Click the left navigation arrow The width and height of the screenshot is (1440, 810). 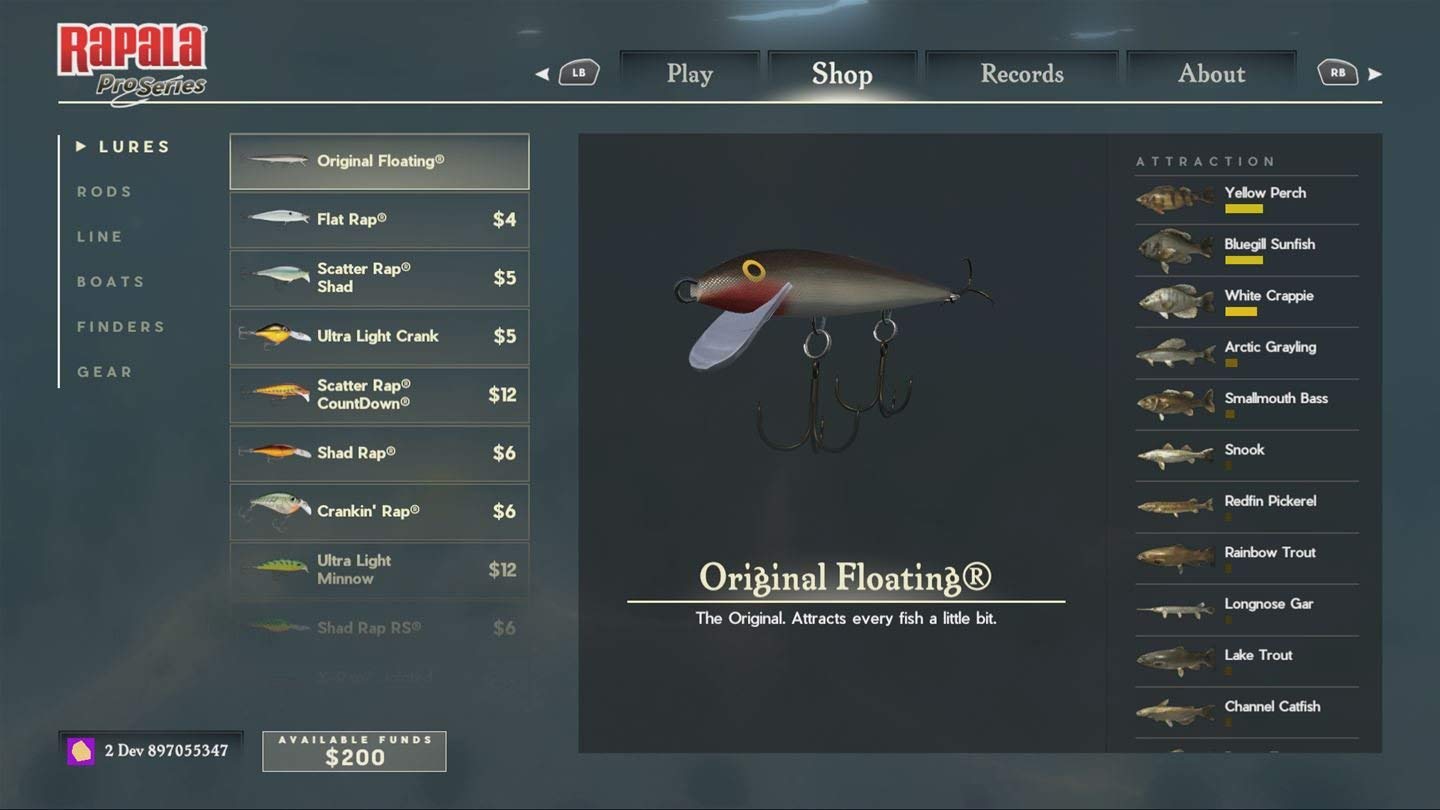[x=543, y=73]
